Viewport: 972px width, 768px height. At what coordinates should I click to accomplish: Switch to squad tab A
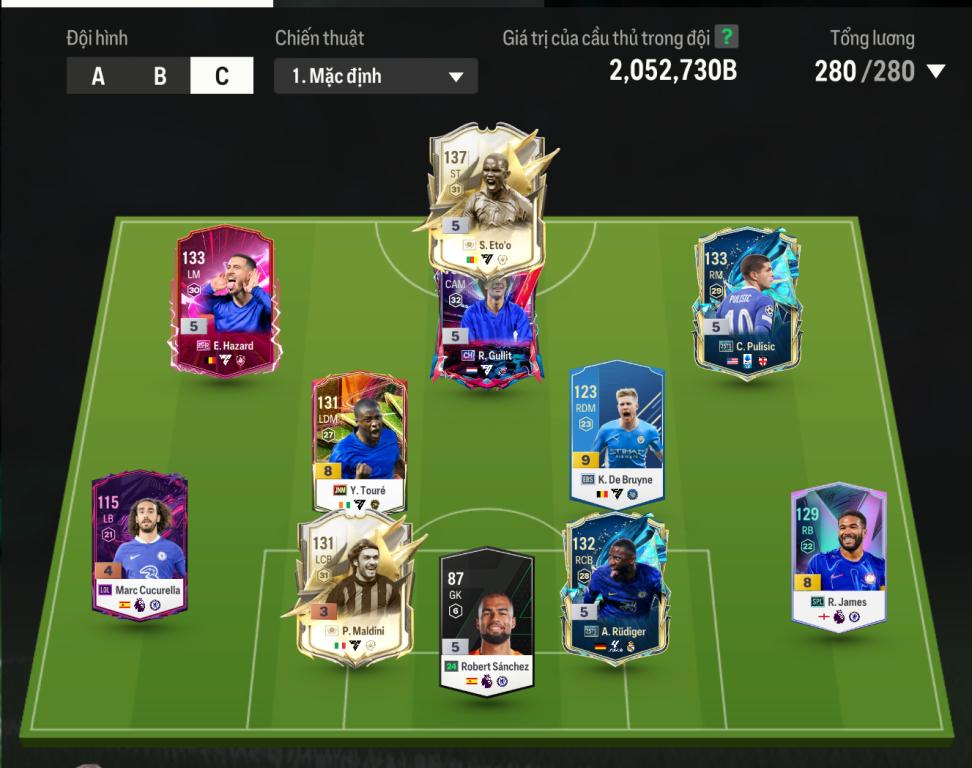pos(98,76)
